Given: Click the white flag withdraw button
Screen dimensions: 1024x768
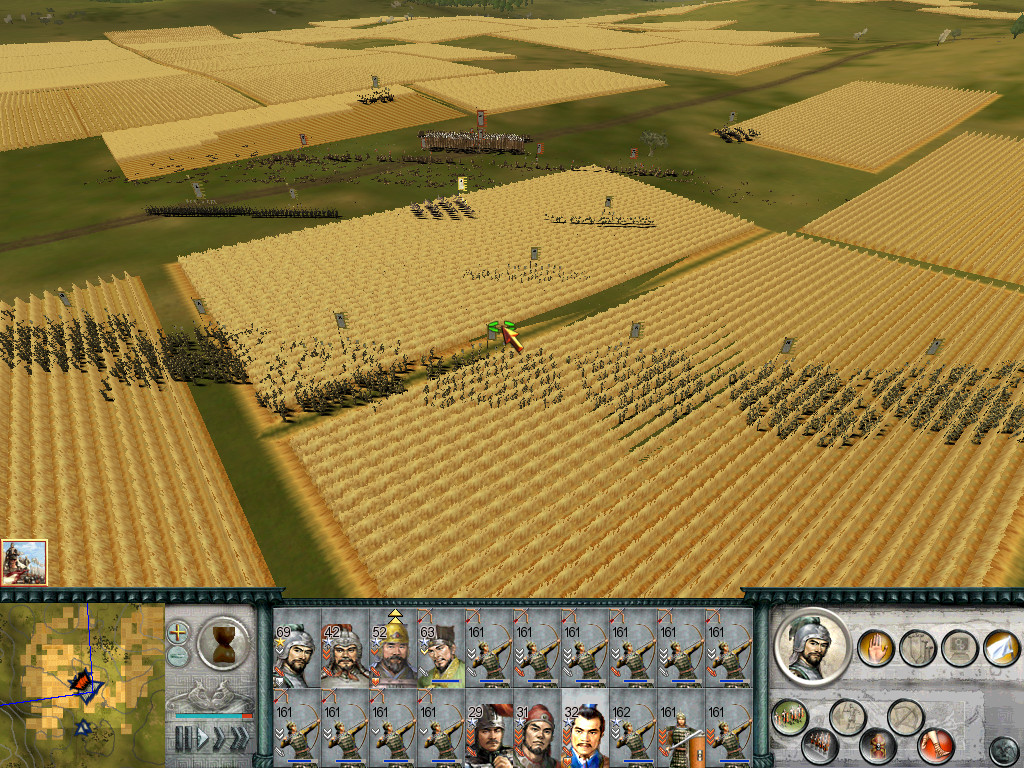Looking at the screenshot, I should click(x=1001, y=647).
